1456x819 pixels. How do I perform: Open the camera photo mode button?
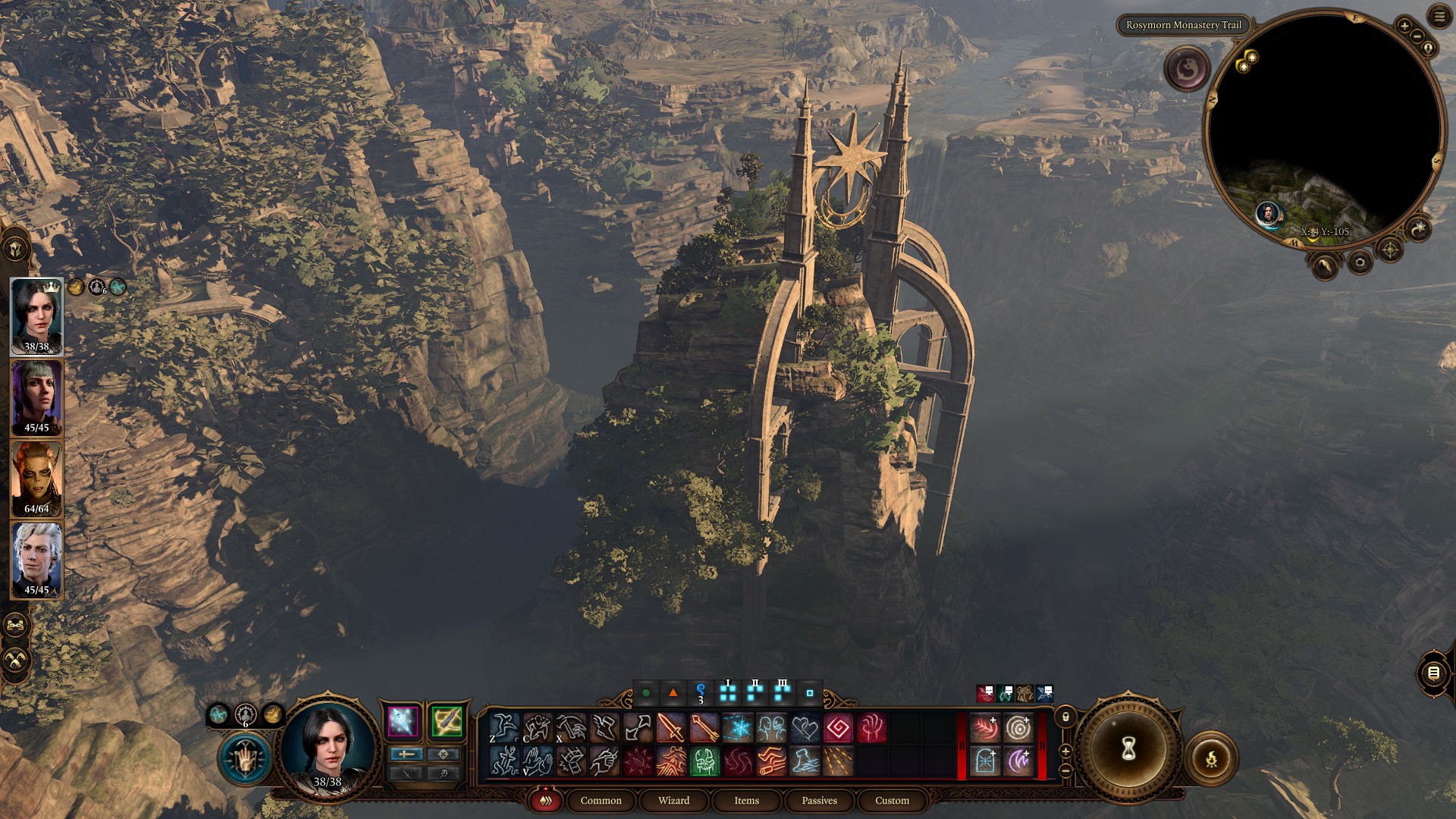pos(1359,262)
